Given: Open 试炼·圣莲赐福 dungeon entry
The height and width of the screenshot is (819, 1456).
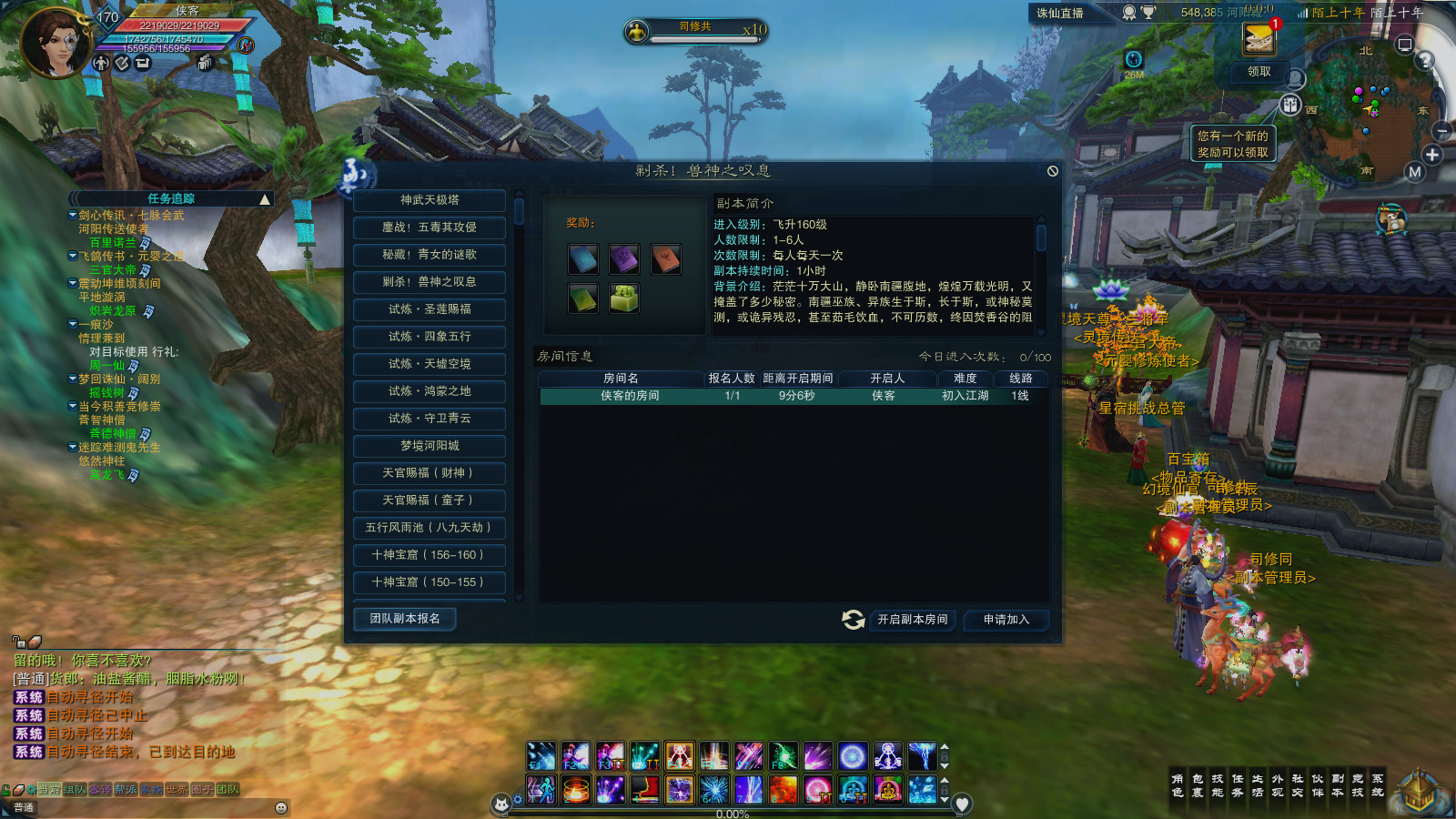Looking at the screenshot, I should [x=430, y=309].
